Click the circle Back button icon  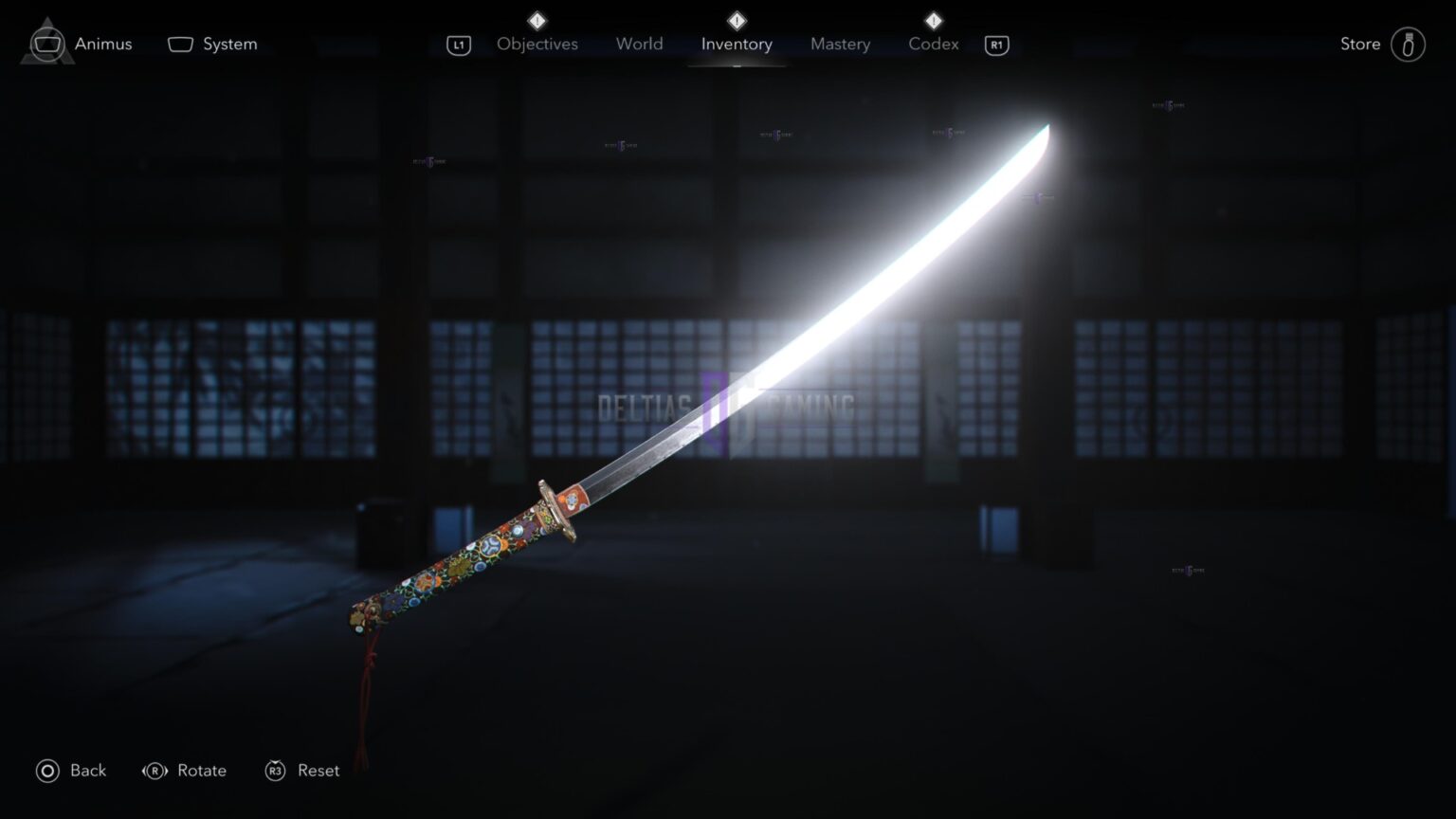coord(46,771)
